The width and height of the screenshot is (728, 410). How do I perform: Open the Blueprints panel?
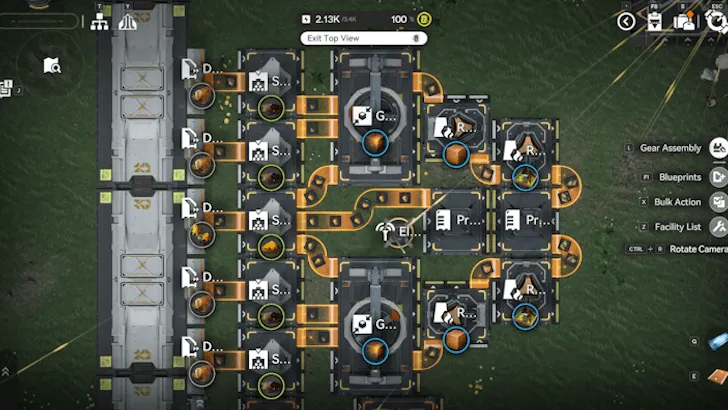pos(718,177)
